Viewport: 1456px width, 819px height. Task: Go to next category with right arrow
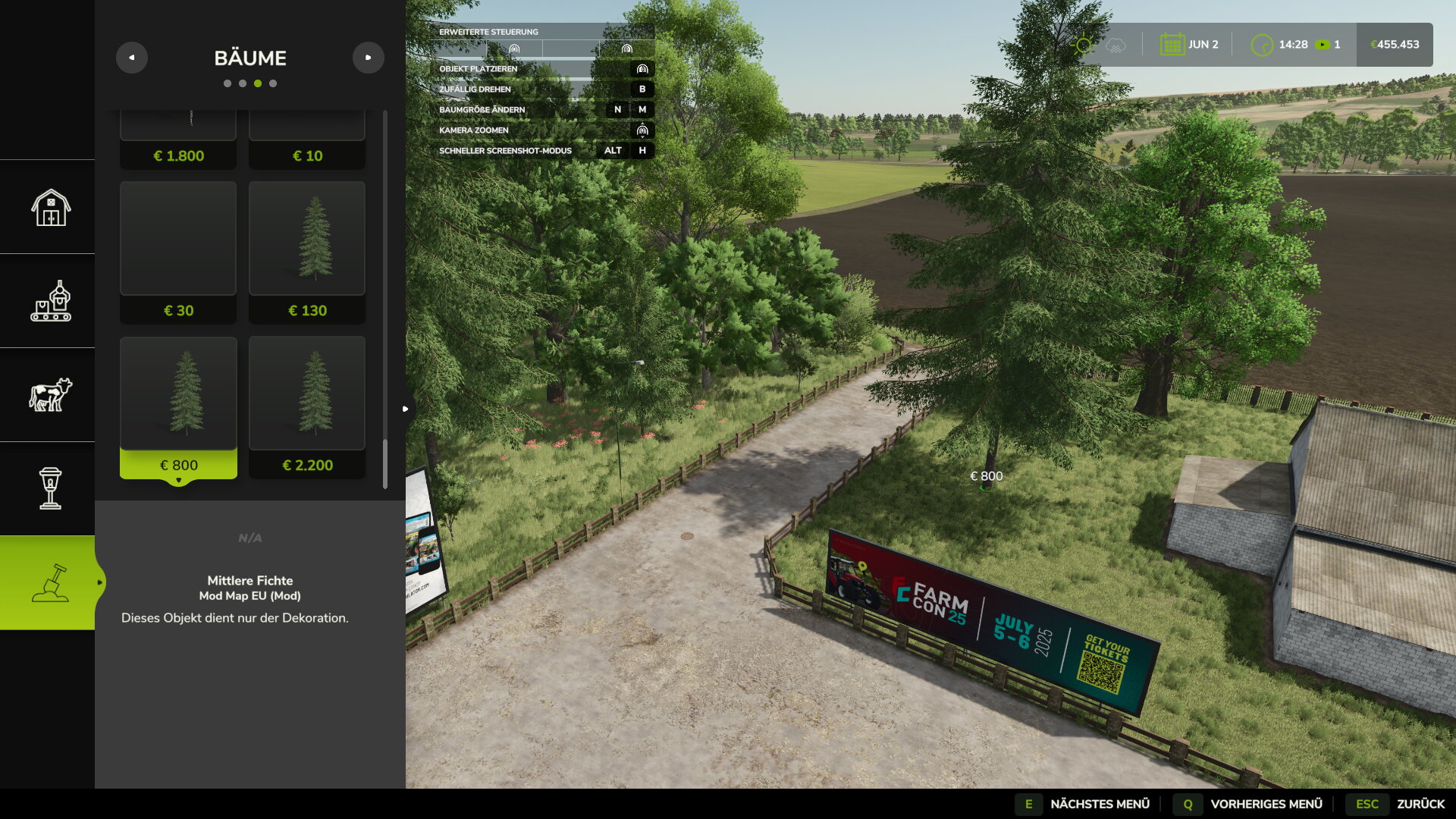click(369, 58)
